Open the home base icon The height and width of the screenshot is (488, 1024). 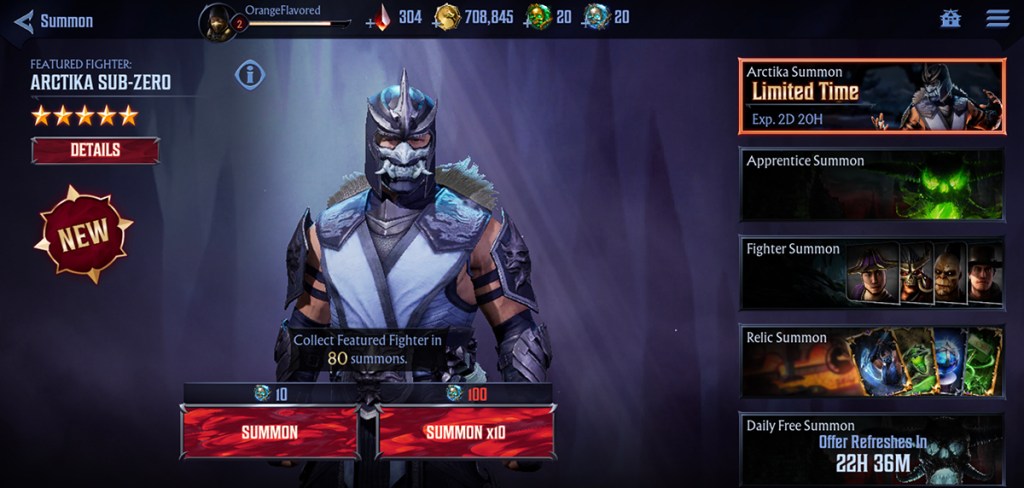pos(950,19)
